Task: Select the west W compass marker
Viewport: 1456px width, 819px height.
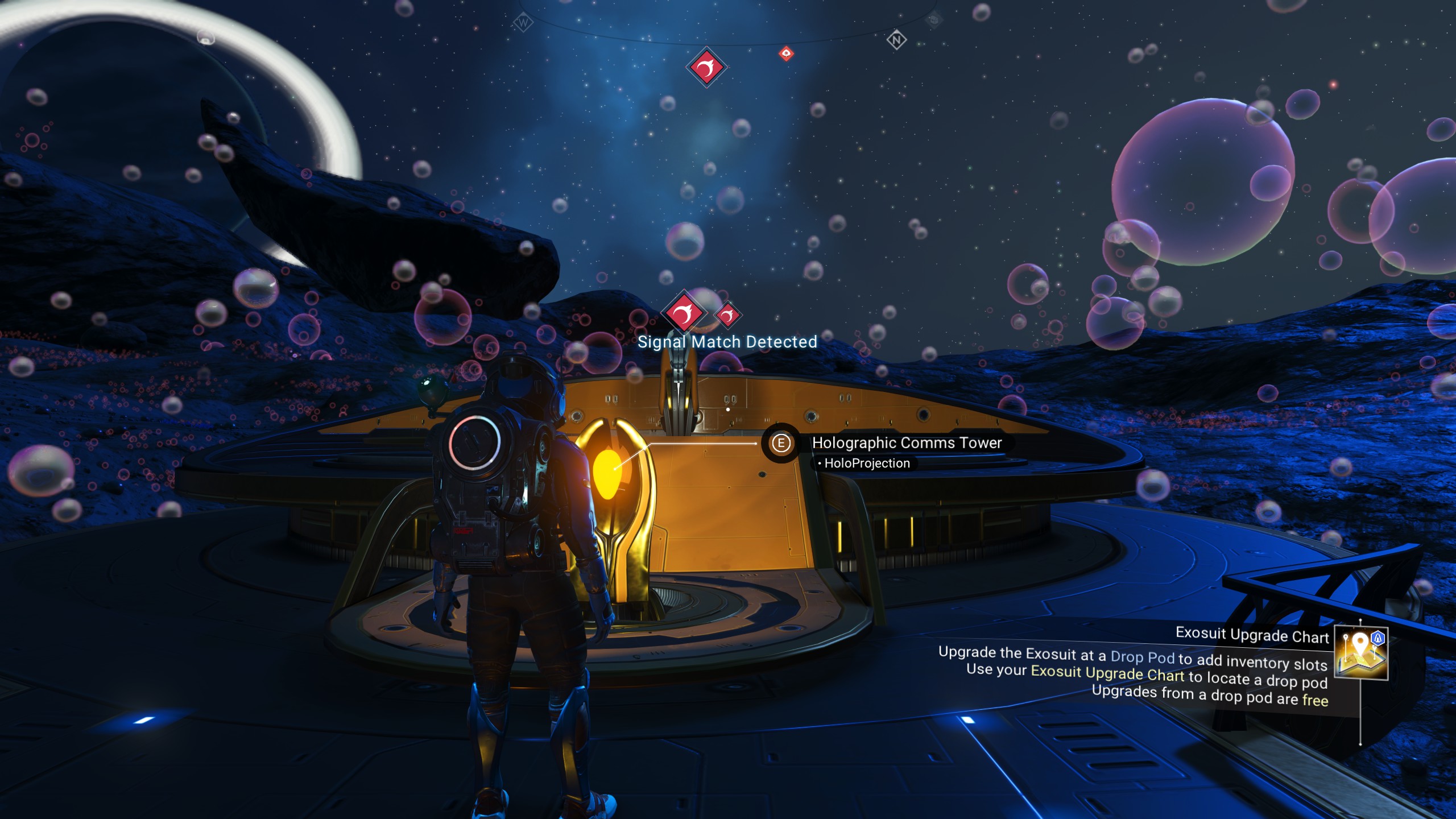Action: pyautogui.click(x=523, y=23)
